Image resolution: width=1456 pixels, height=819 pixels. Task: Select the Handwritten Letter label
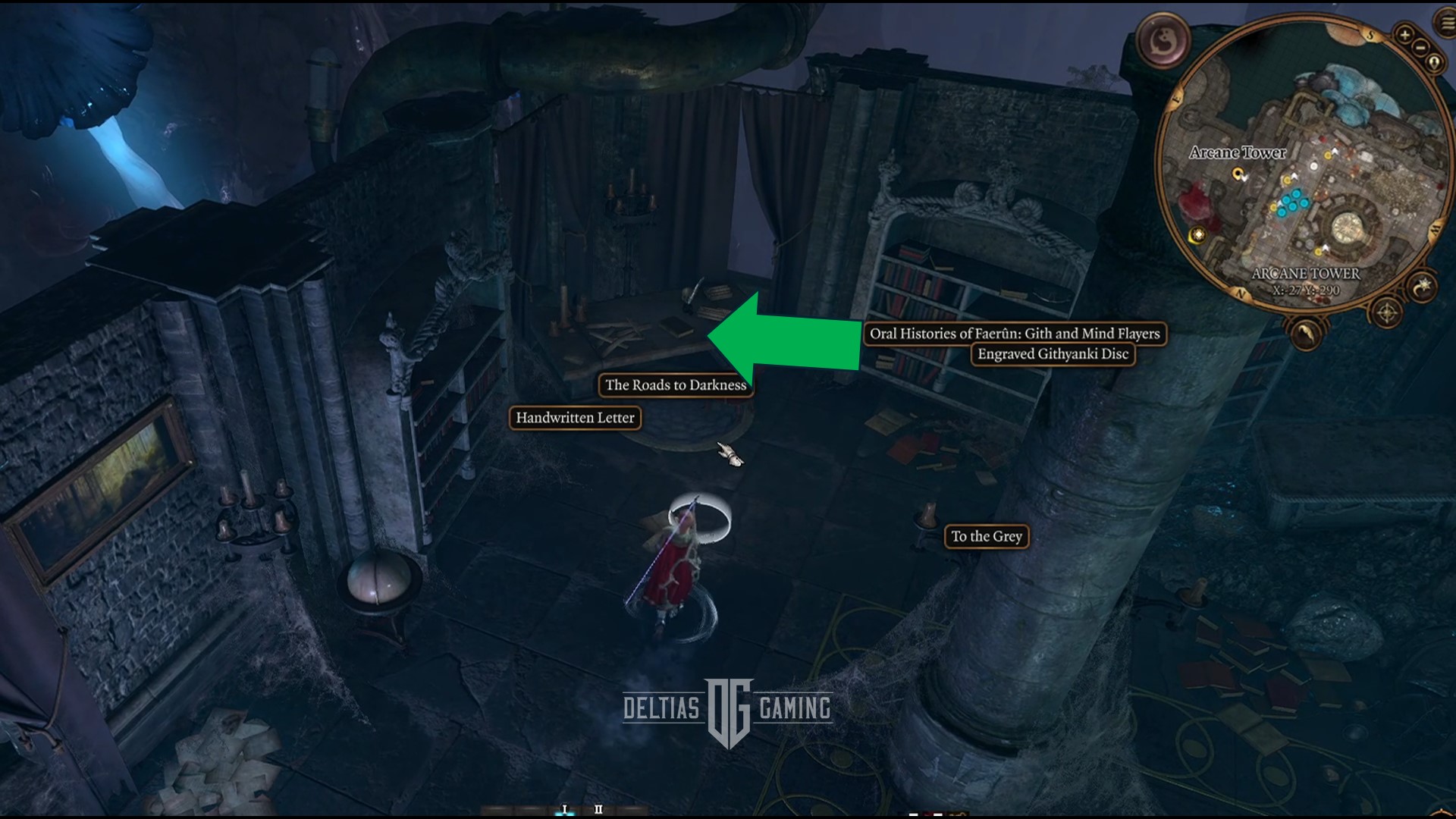pos(575,418)
